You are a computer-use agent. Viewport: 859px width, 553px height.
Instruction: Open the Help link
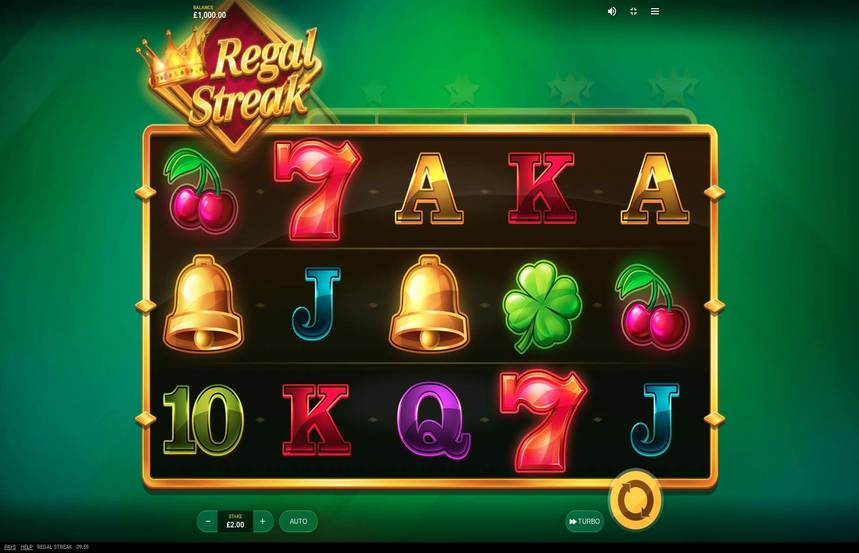[x=27, y=547]
